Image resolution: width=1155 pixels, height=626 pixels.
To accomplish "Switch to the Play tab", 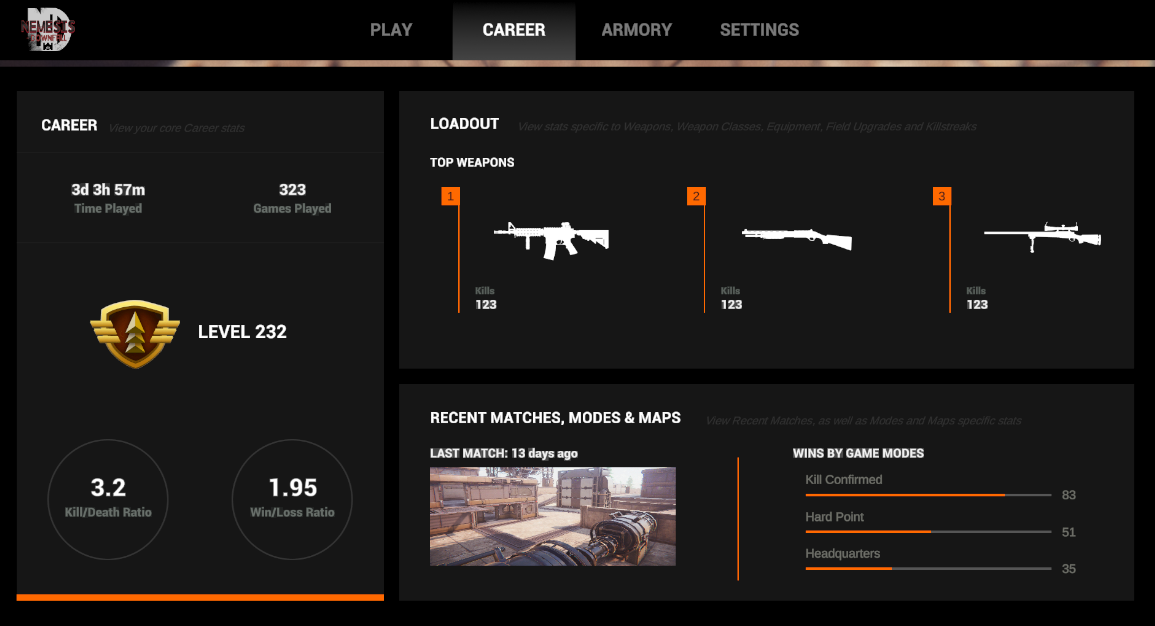I will pyautogui.click(x=391, y=30).
